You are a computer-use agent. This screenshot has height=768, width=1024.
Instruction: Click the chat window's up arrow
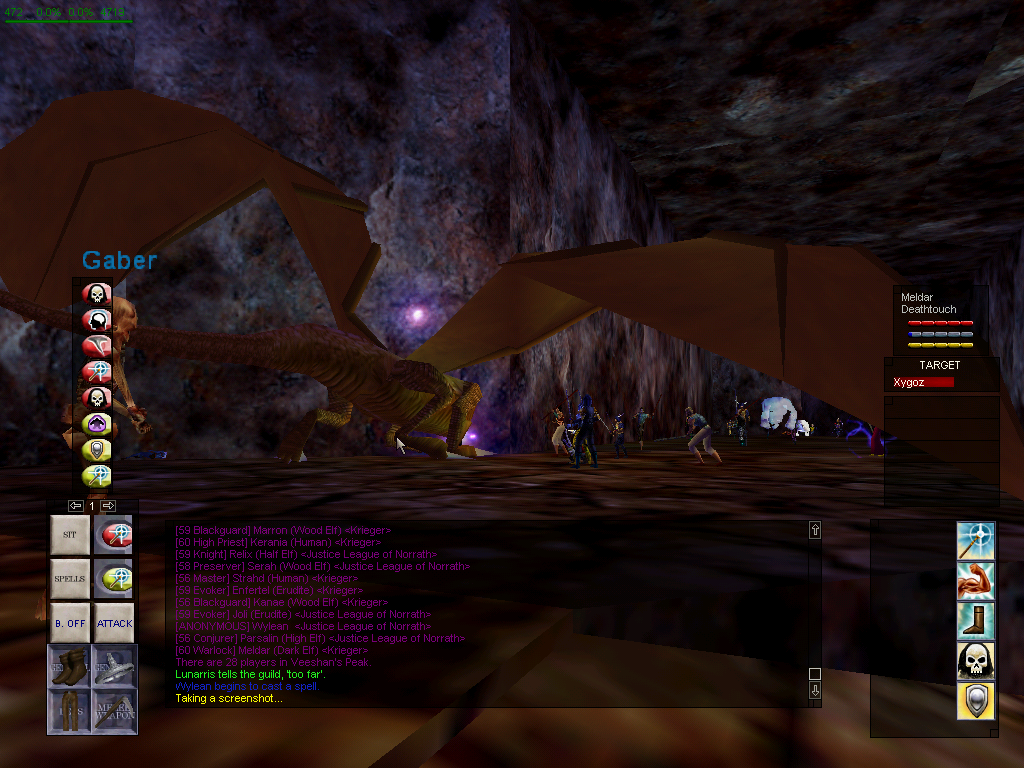(815, 530)
